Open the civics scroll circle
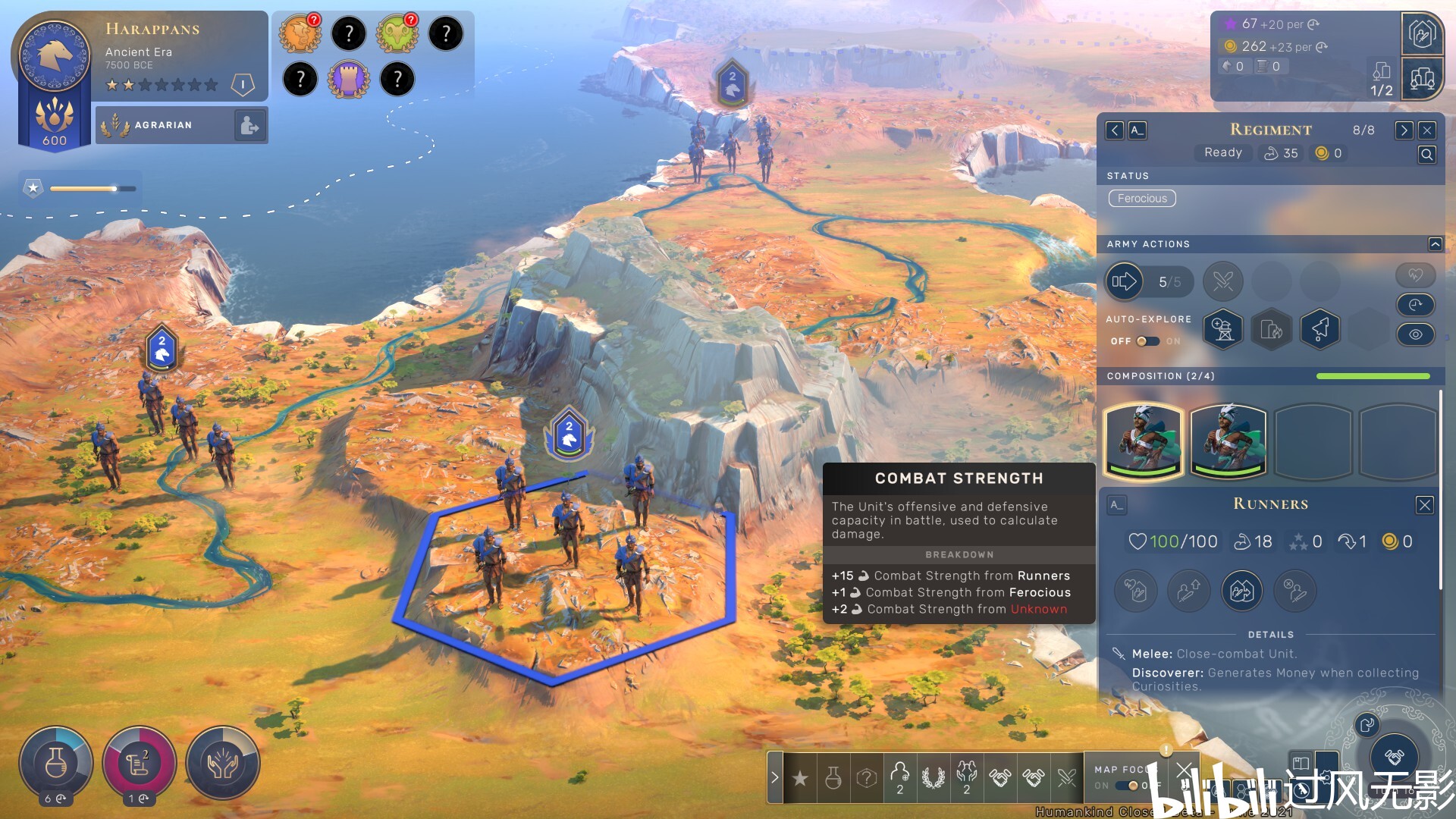This screenshot has height=819, width=1456. click(x=140, y=764)
